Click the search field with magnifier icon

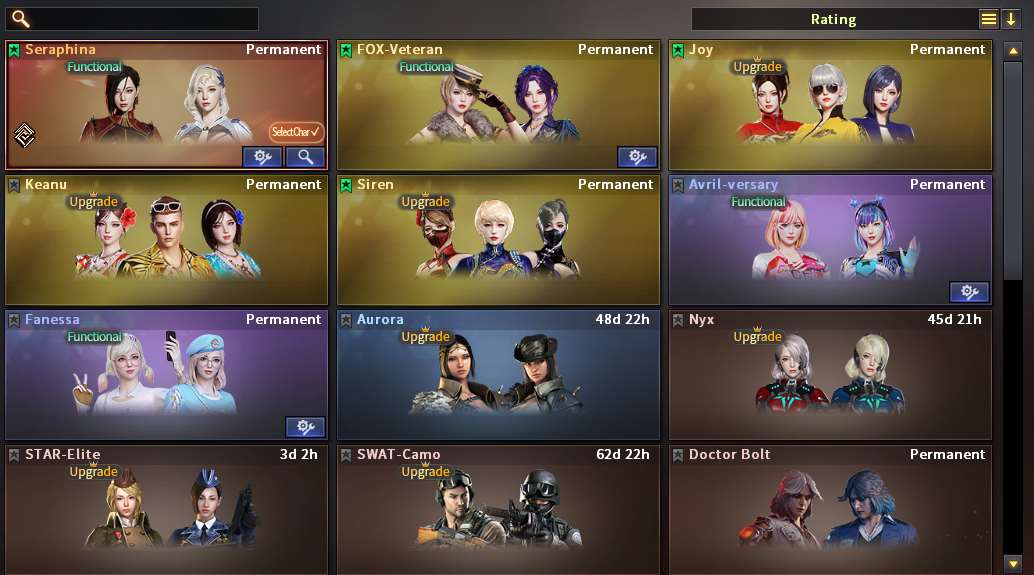pyautogui.click(x=140, y=19)
